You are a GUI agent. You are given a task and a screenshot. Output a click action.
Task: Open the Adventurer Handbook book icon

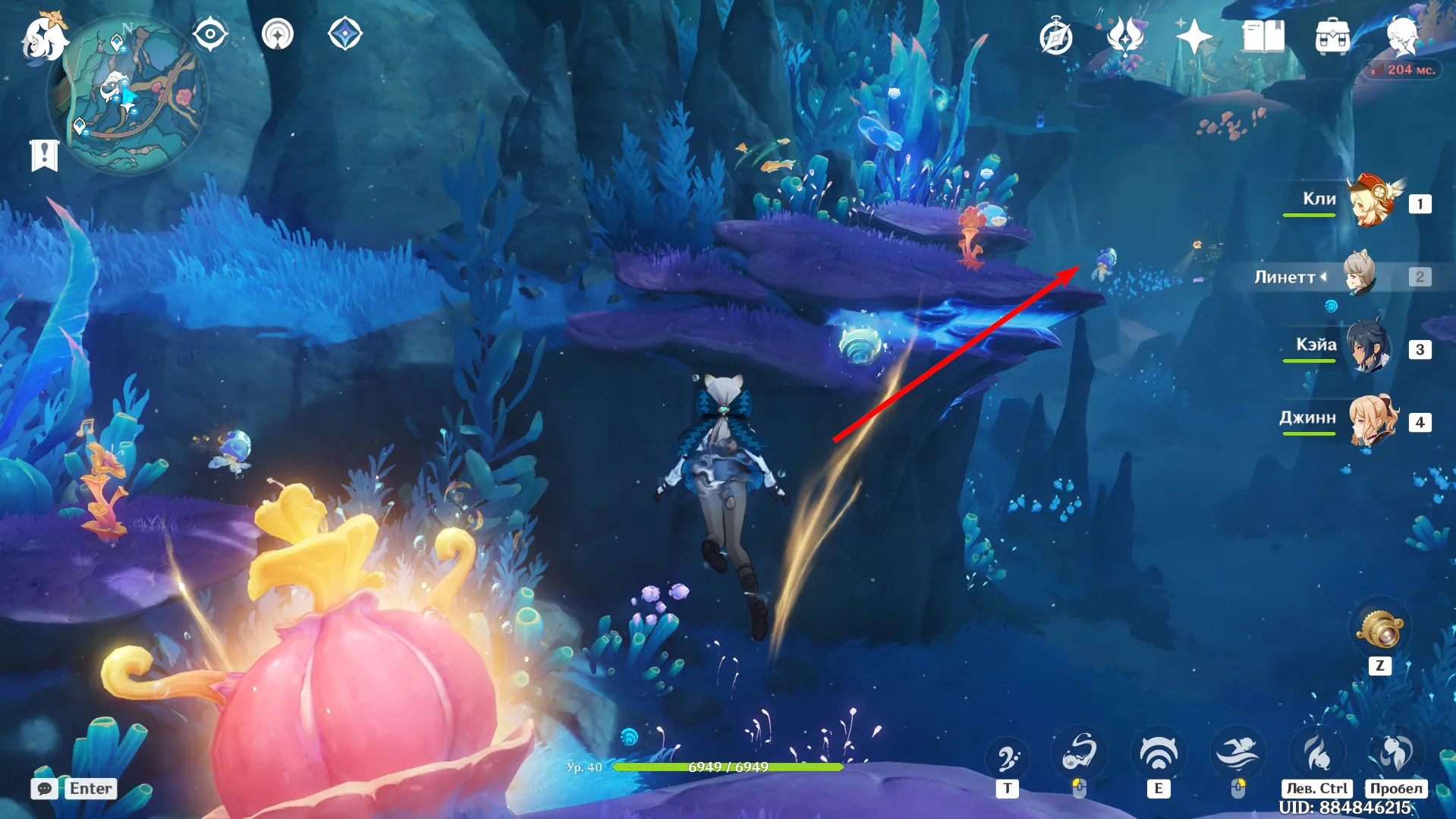point(1263,36)
